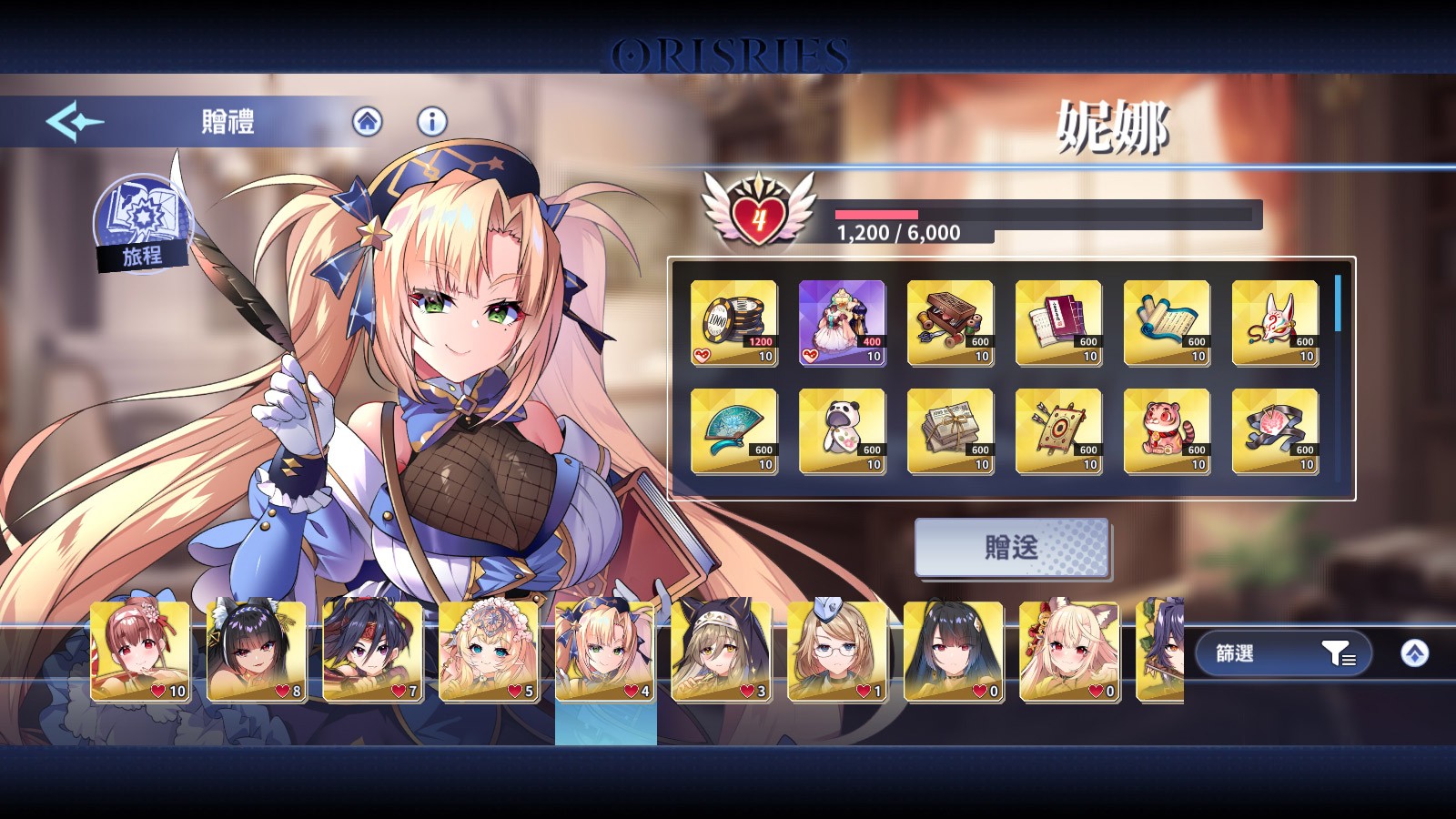The height and width of the screenshot is (819, 1456).
Task: Select the nun-hooded character portrait
Action: click(721, 651)
